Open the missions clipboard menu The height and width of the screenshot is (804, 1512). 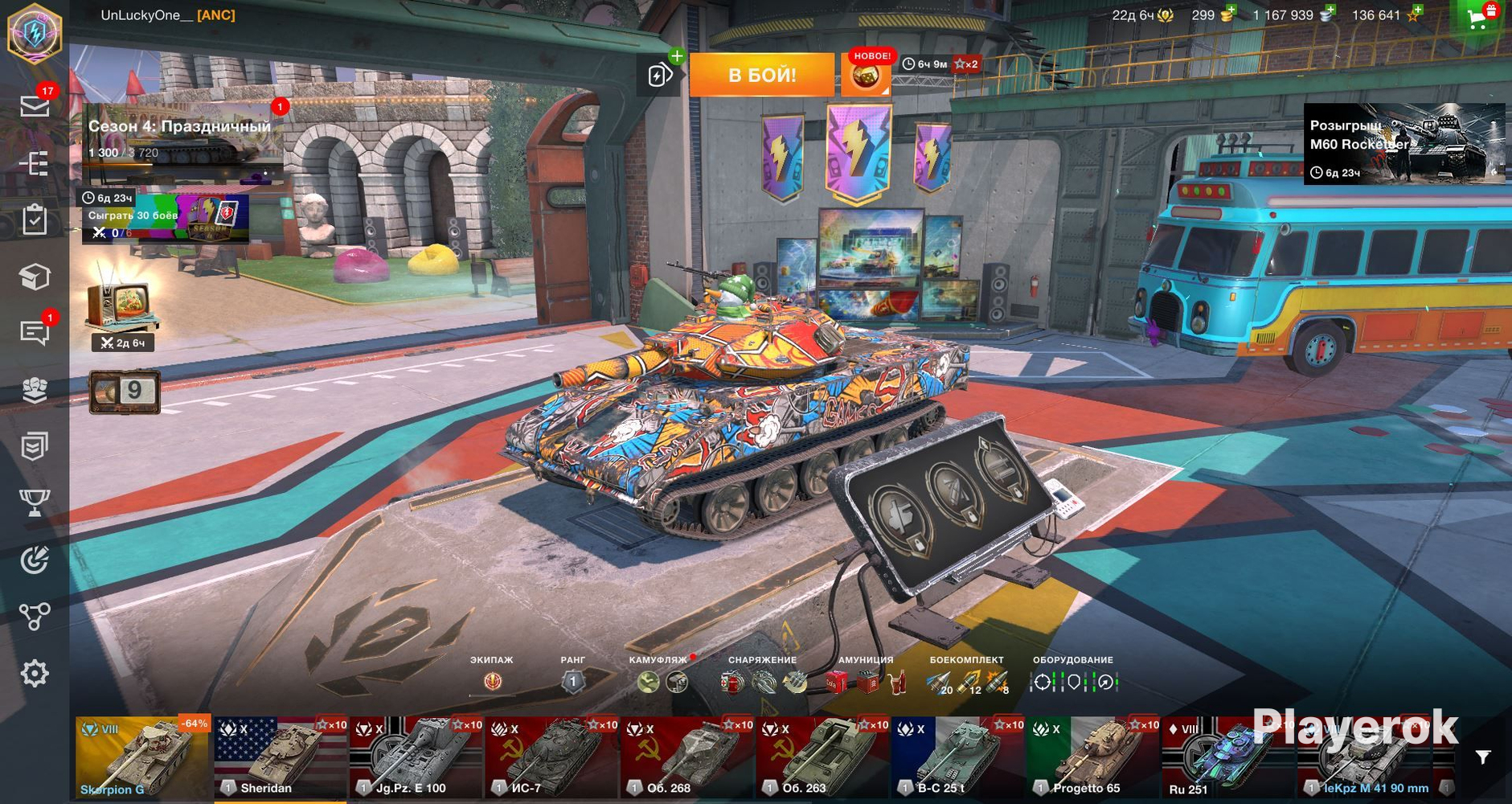(x=35, y=219)
